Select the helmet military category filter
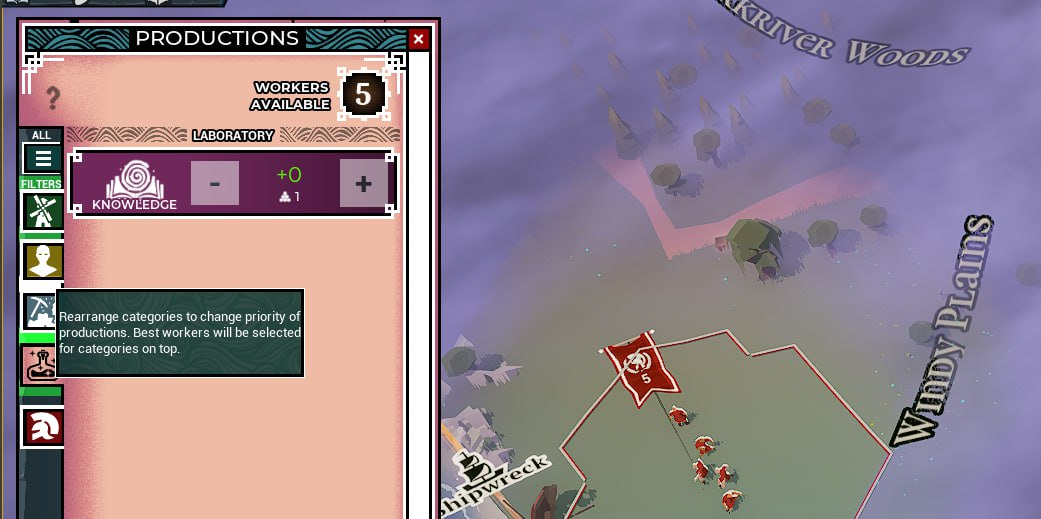Viewport: 1041px width, 519px height. coord(43,427)
